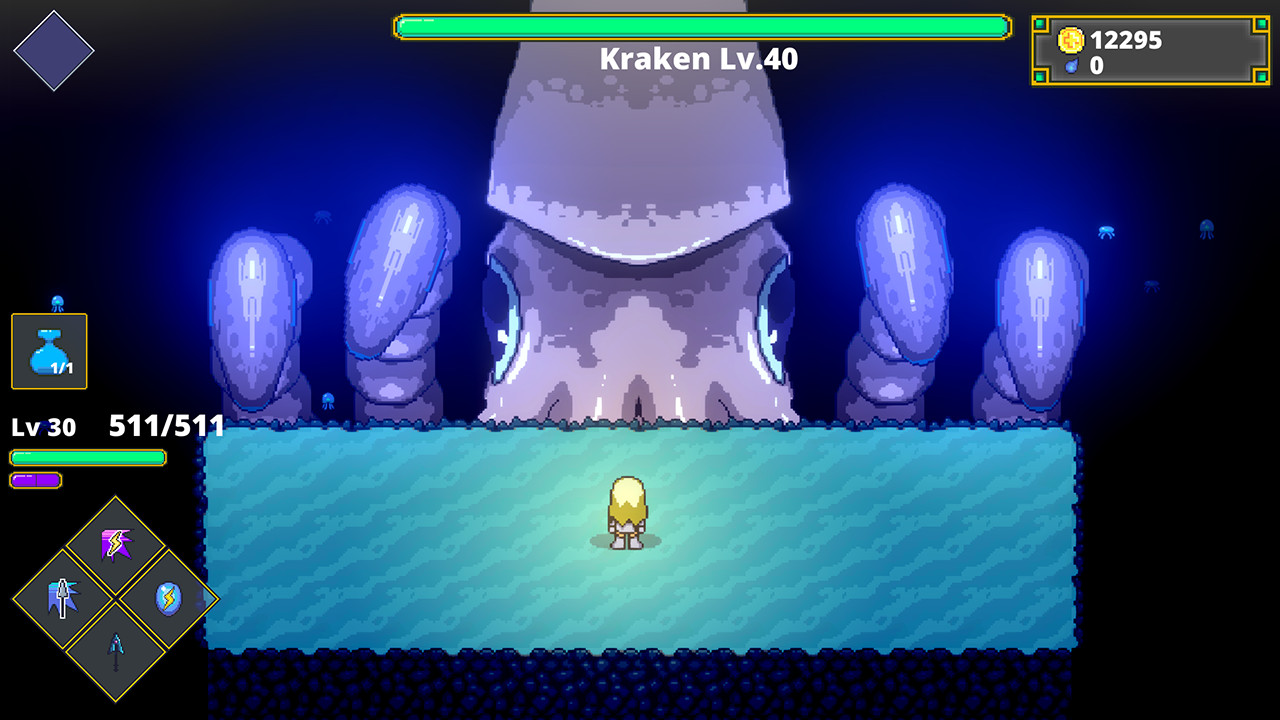Image resolution: width=1280 pixels, height=720 pixels.
Task: Click the 12295 coin total text
Action: pos(1125,41)
